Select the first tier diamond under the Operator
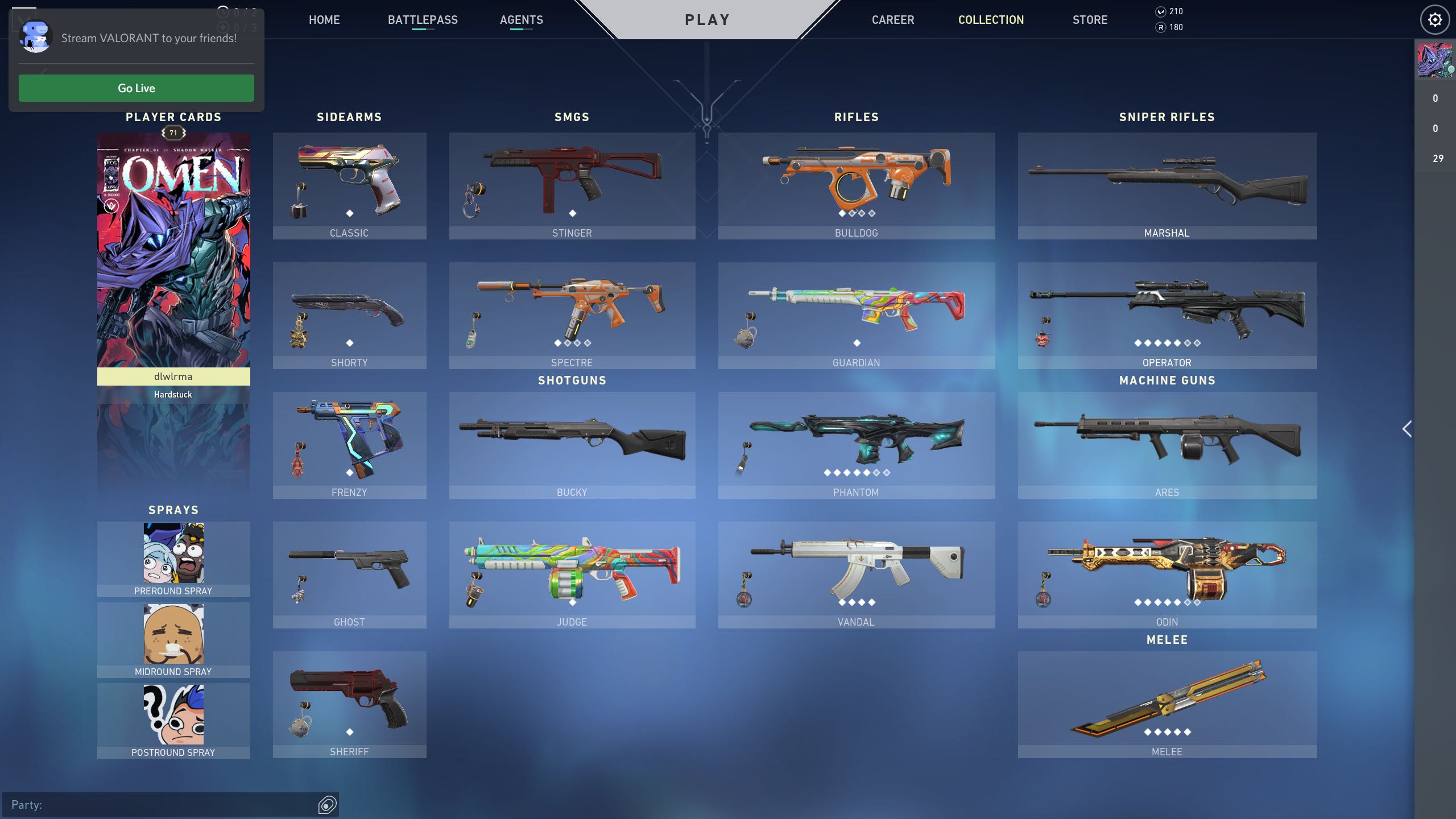Screen dimensions: 1456x819 (1138, 344)
